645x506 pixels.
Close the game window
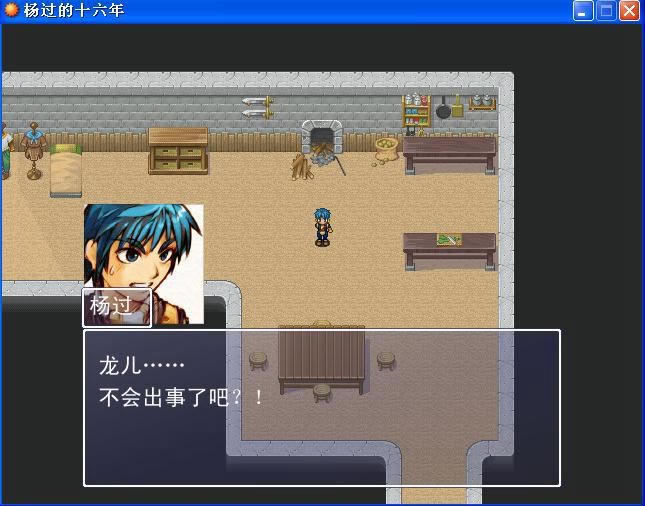click(629, 11)
